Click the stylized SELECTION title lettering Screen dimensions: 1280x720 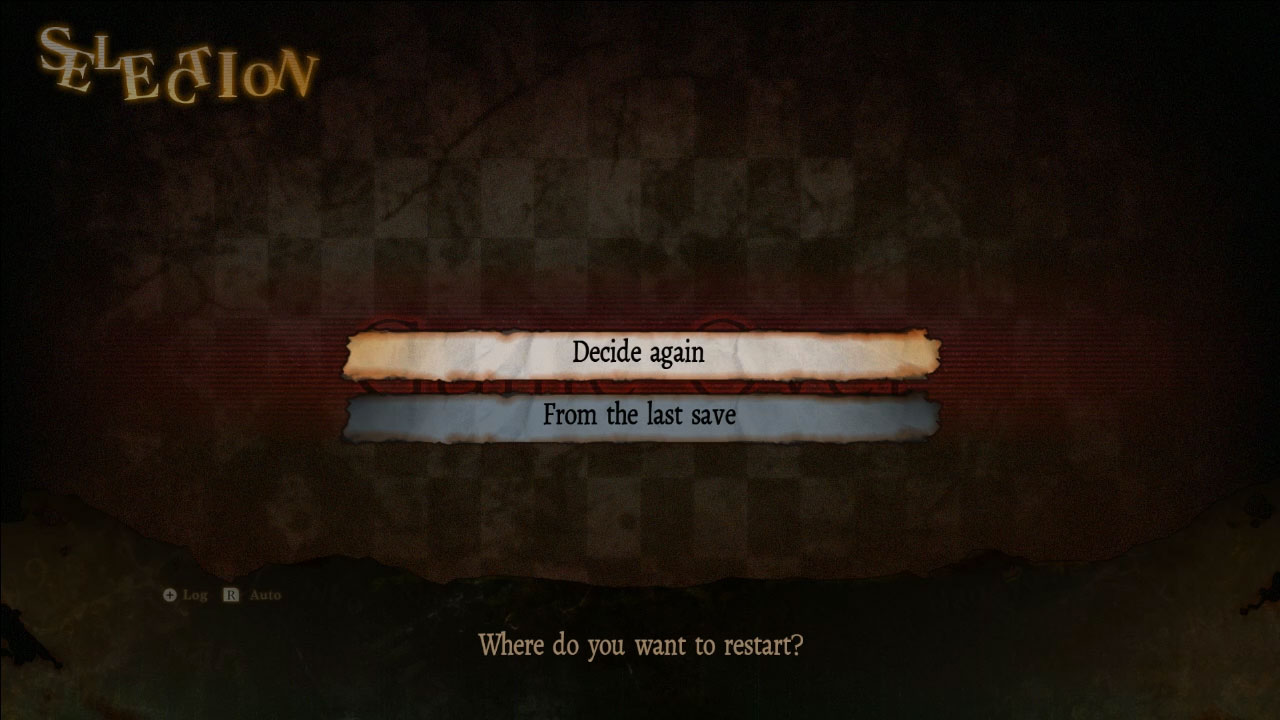tap(175, 65)
